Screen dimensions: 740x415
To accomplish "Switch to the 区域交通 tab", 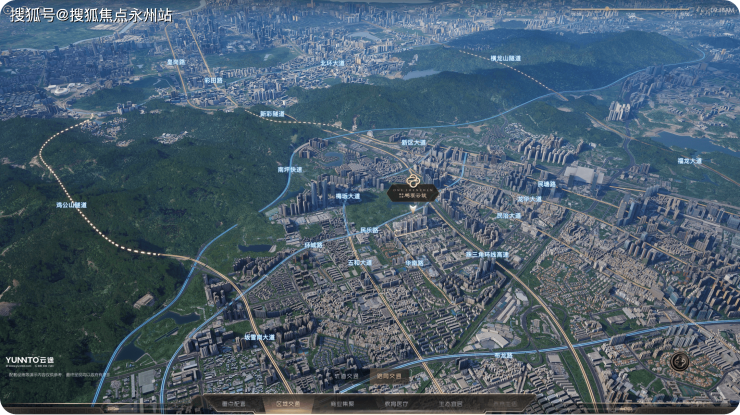I will point(287,403).
